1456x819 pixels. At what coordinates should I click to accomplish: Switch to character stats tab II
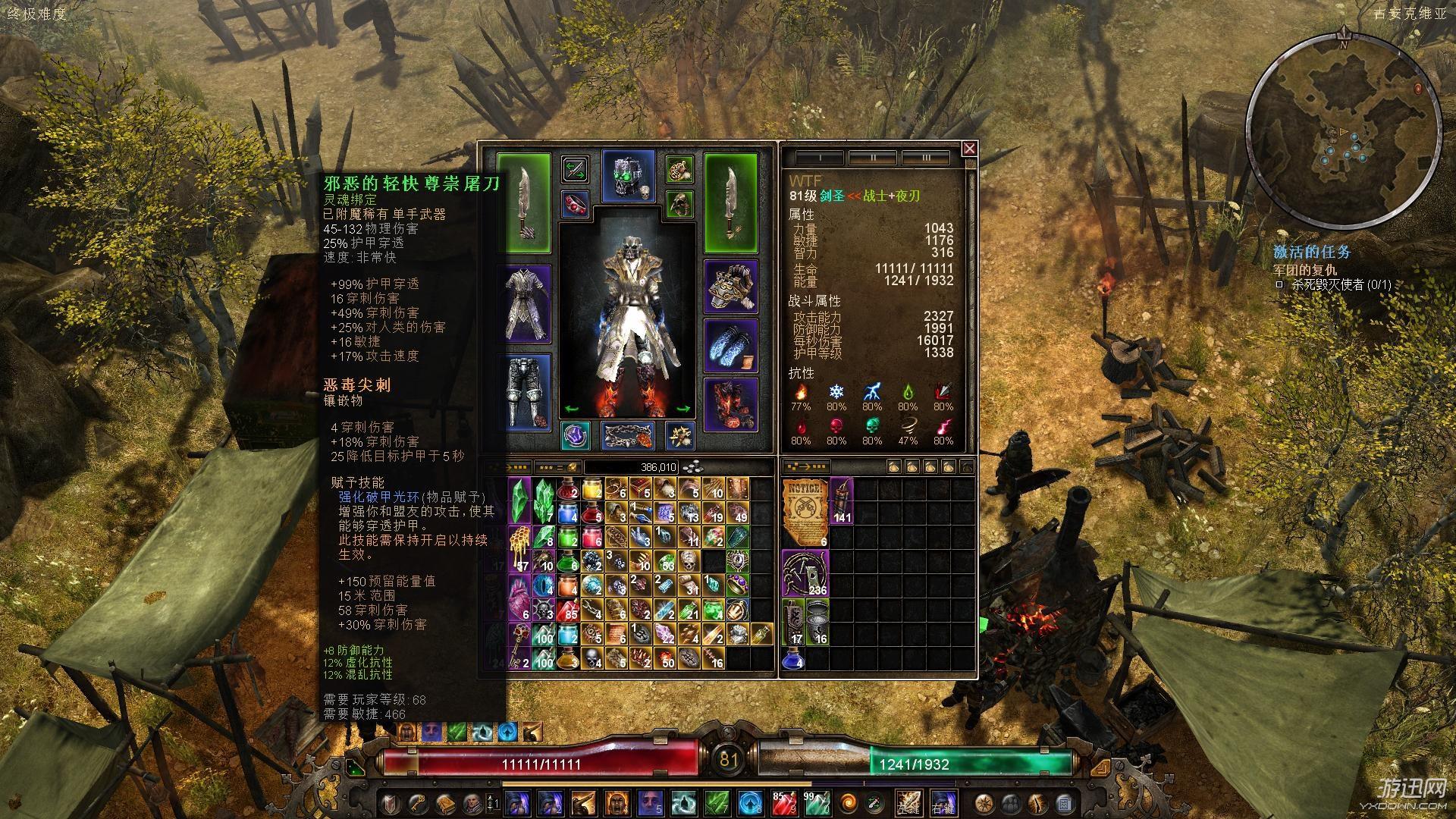point(872,158)
